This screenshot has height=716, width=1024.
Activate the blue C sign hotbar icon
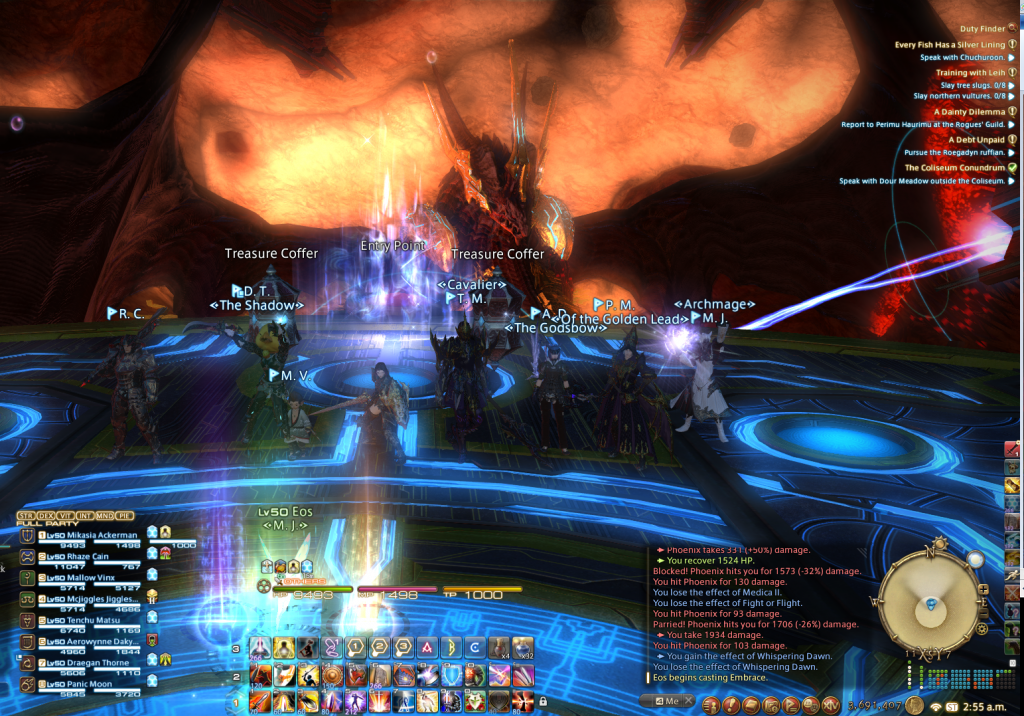475,649
